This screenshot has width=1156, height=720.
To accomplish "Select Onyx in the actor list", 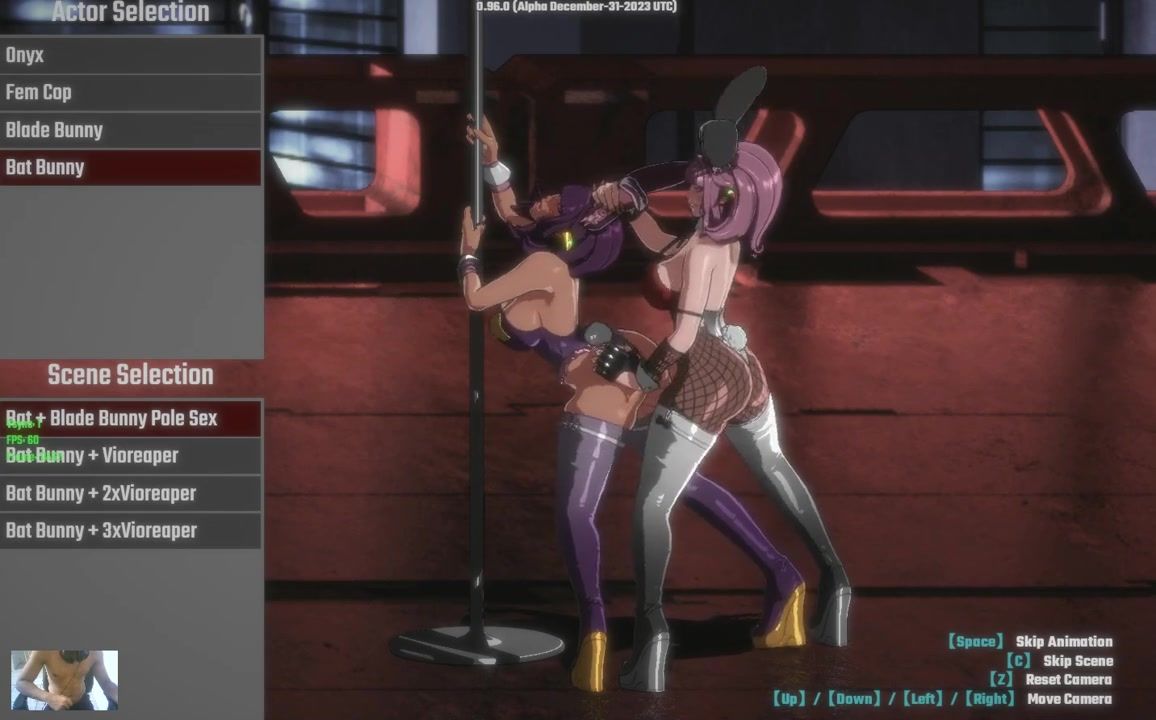I will coord(130,55).
